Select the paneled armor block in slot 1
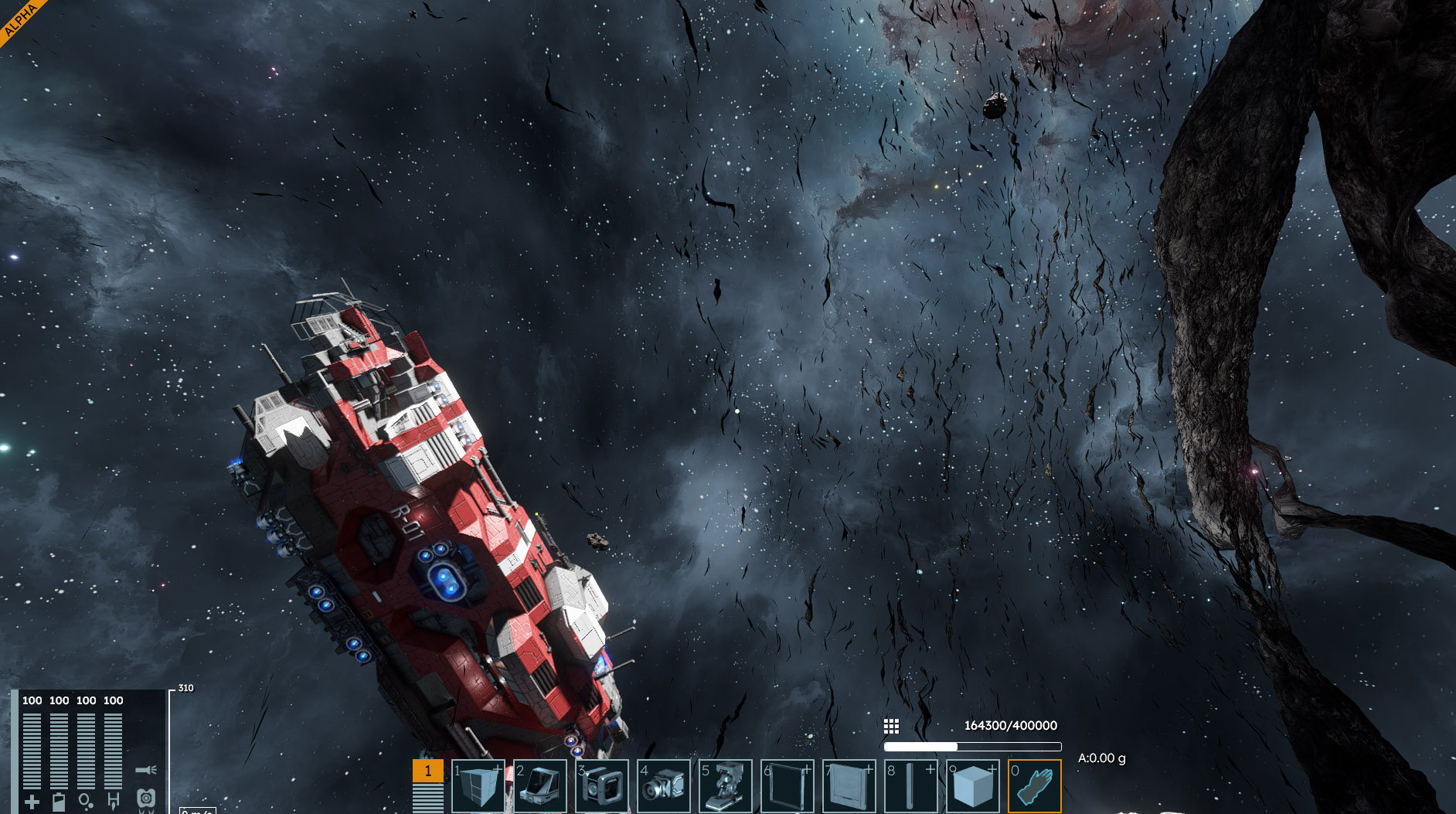 [x=478, y=786]
